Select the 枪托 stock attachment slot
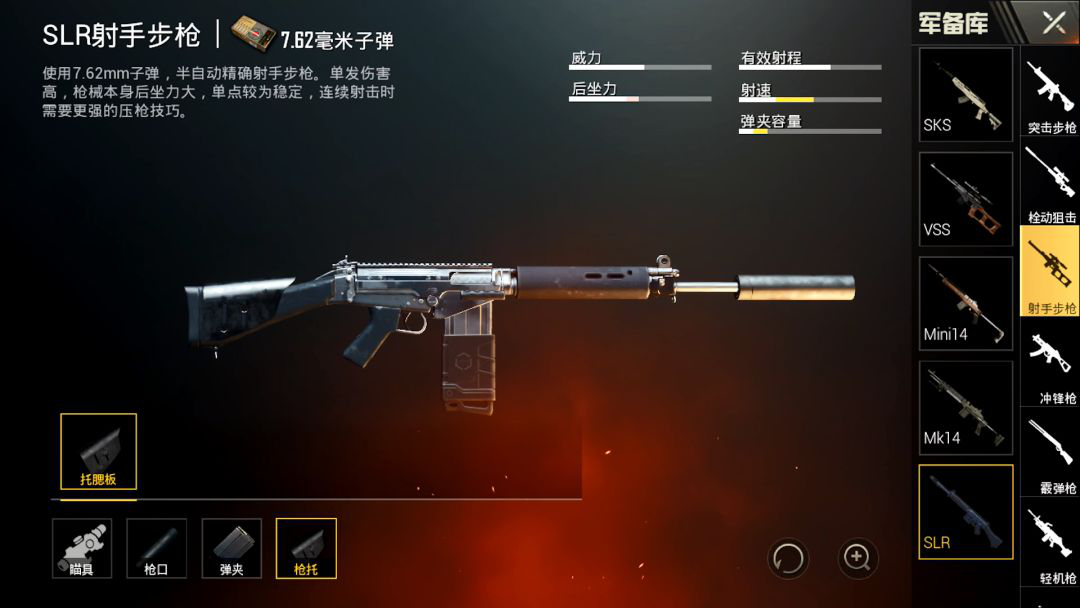1080x608 pixels. pos(306,548)
